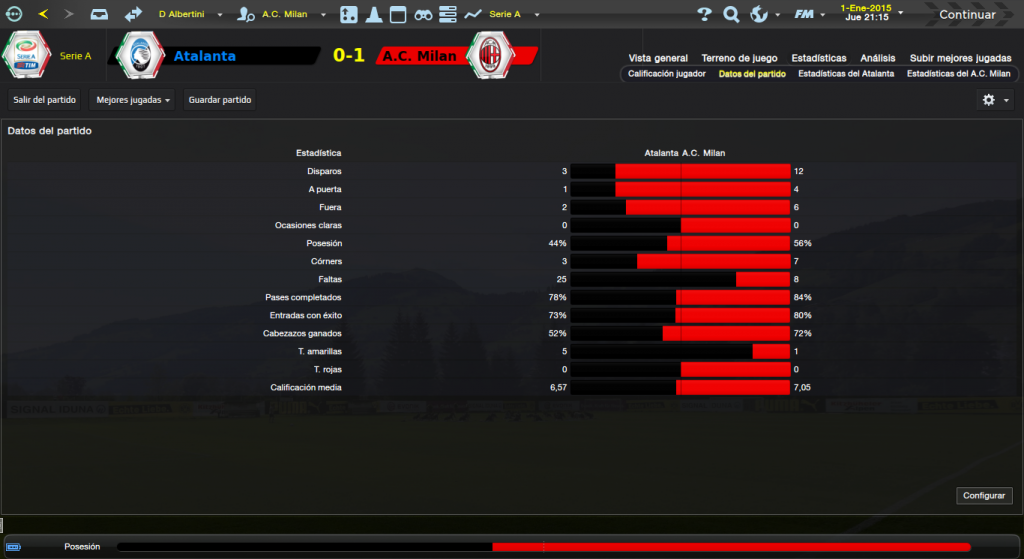The height and width of the screenshot is (559, 1024).
Task: Open the Configurar options
Action: (x=985, y=496)
